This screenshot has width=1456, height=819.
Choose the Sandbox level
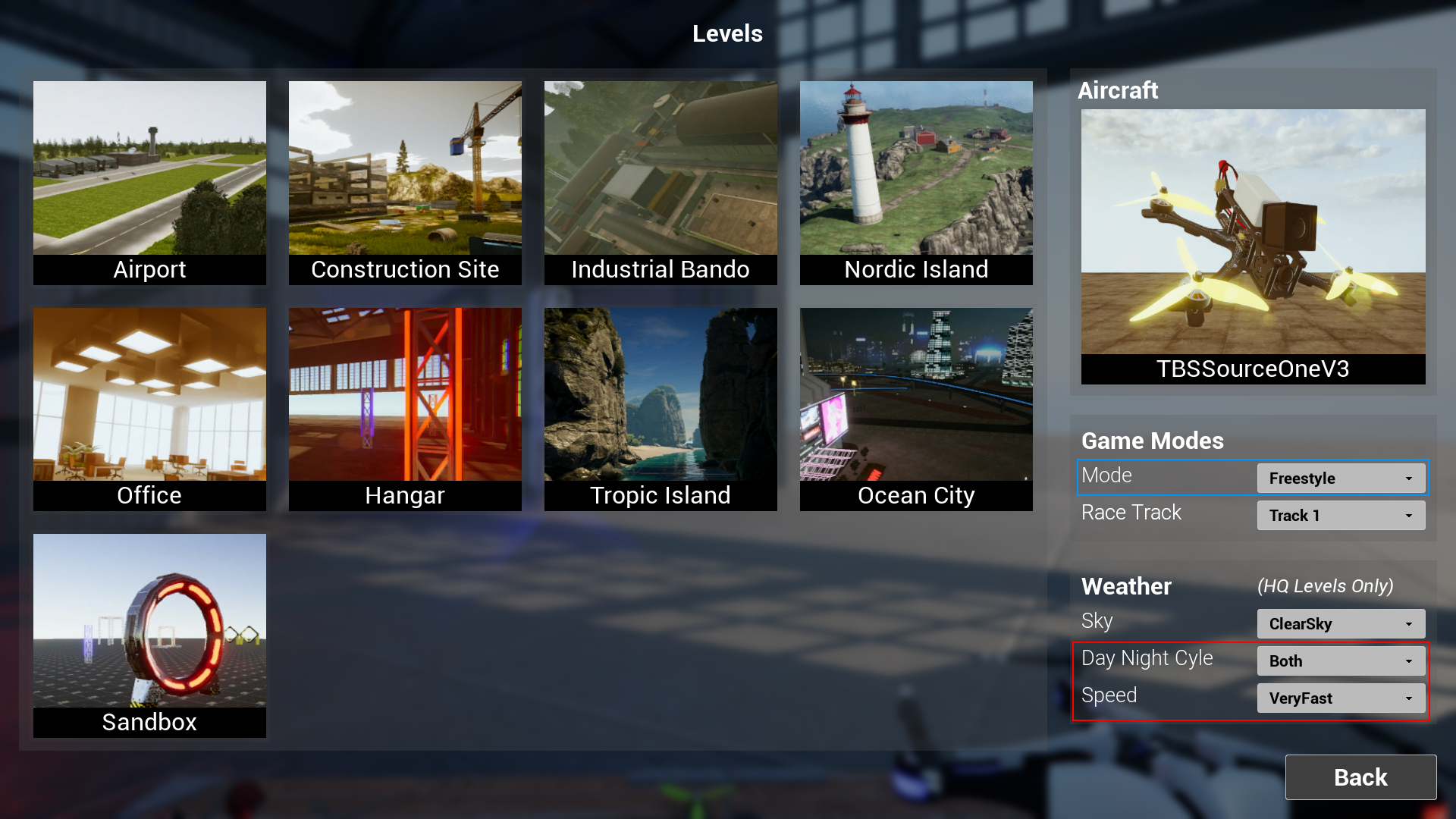click(149, 635)
